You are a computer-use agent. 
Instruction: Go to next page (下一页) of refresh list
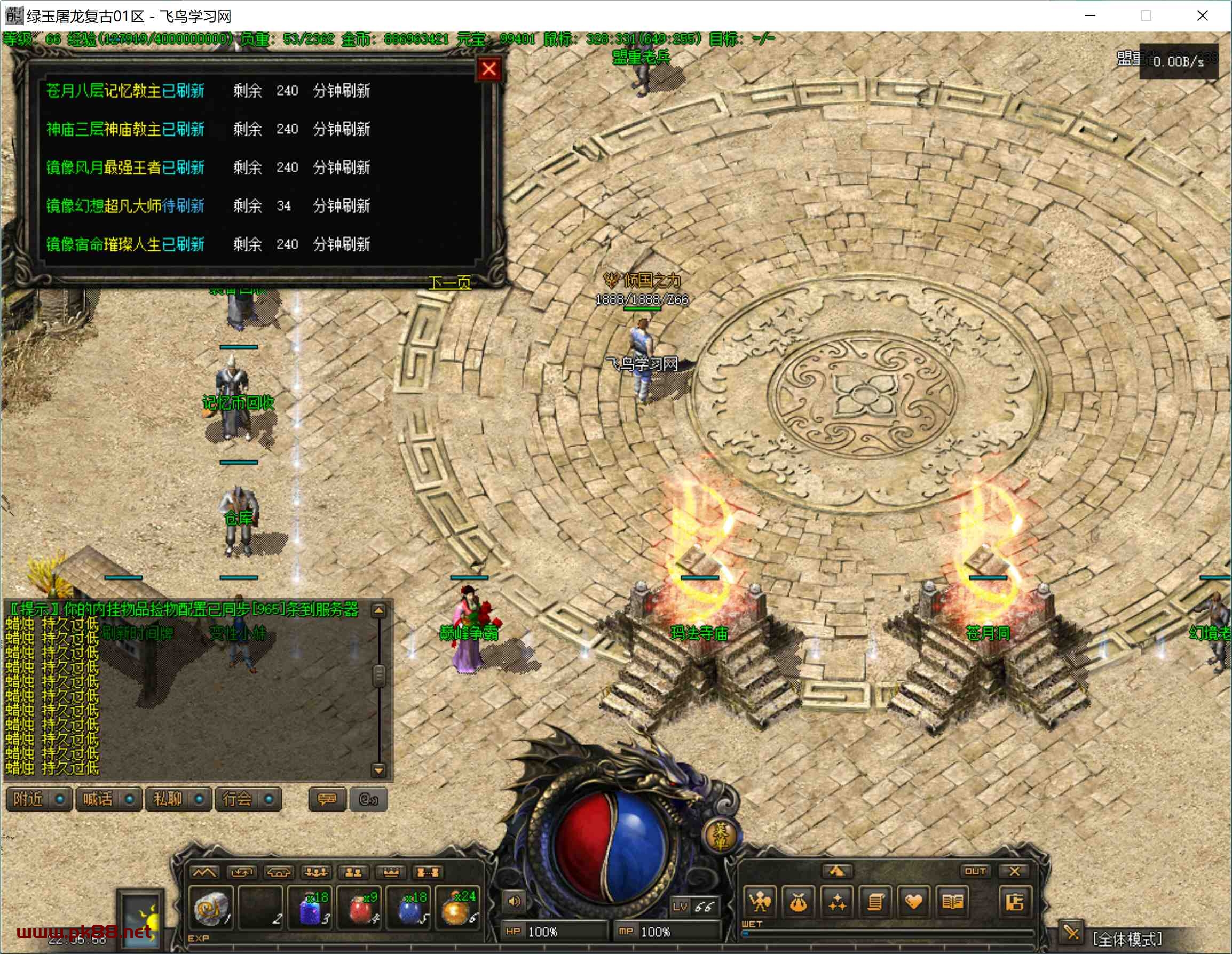tap(449, 282)
